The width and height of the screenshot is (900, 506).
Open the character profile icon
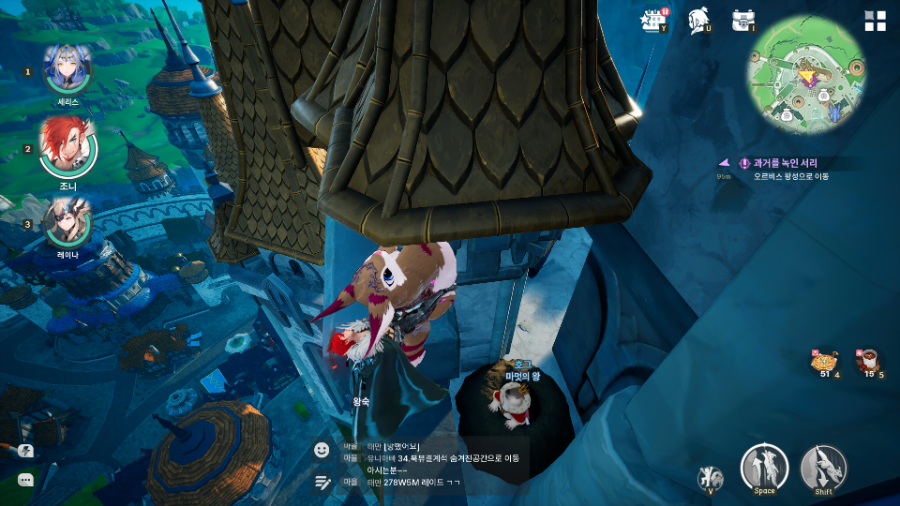(699, 21)
